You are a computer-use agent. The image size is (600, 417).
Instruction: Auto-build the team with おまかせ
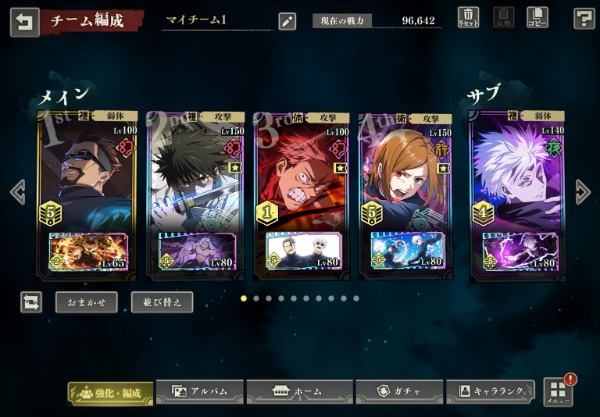click(x=86, y=301)
